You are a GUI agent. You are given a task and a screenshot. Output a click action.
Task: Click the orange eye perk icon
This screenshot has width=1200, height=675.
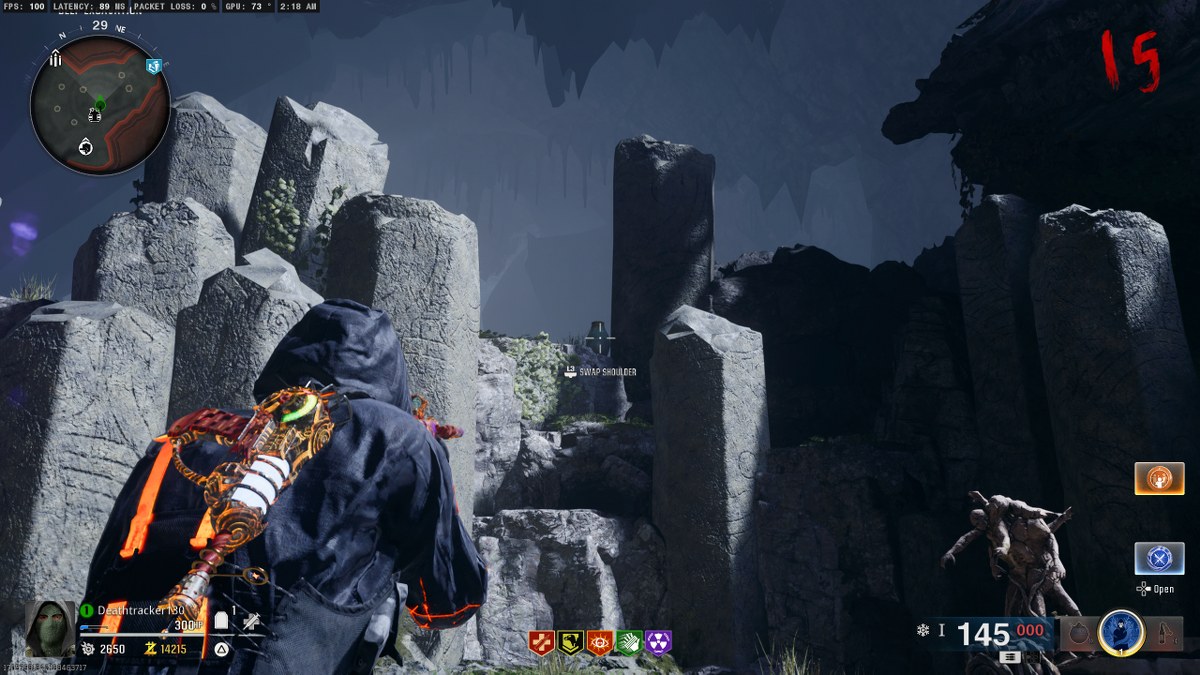coord(600,642)
